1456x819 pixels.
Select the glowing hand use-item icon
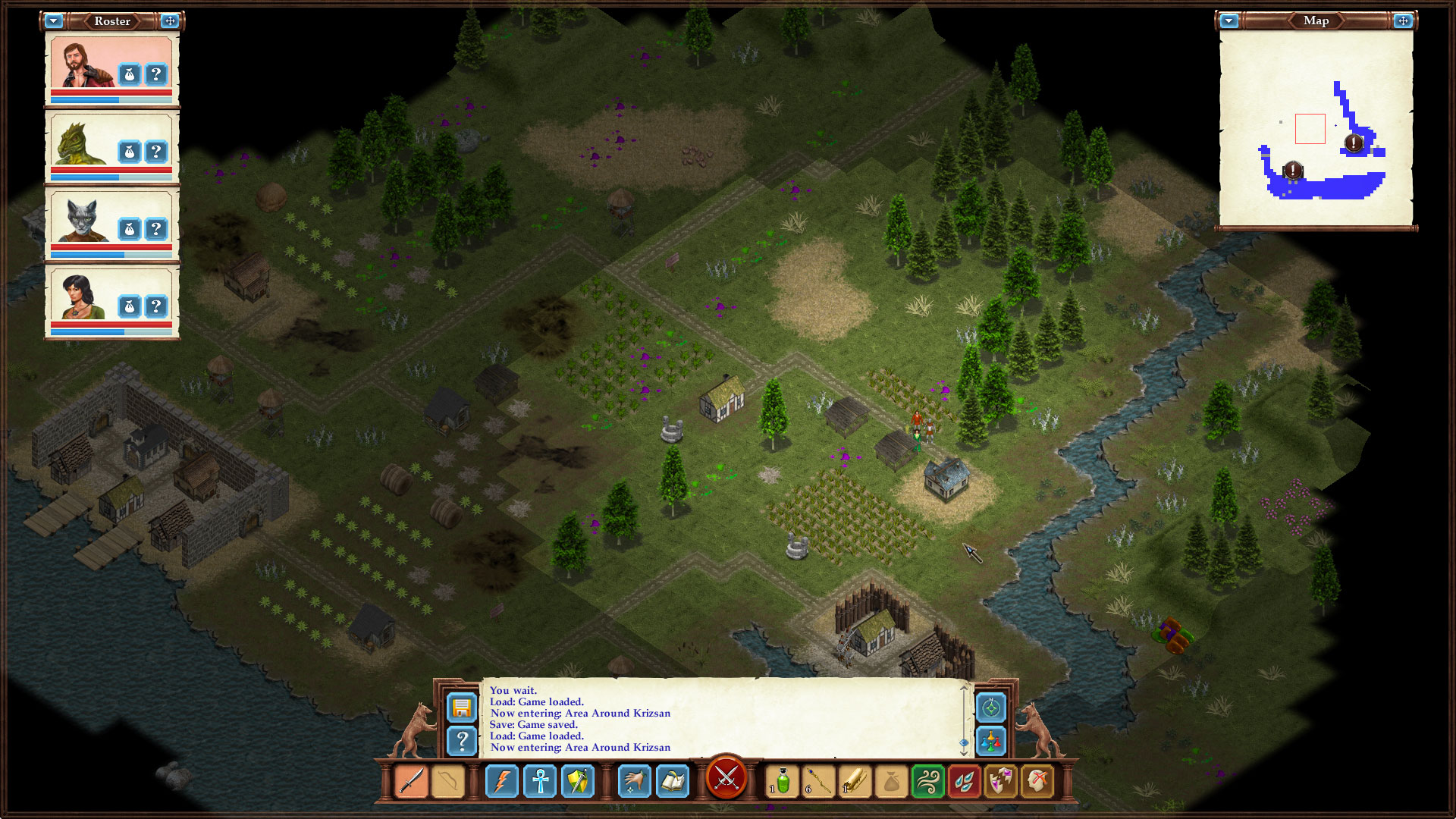(x=635, y=781)
